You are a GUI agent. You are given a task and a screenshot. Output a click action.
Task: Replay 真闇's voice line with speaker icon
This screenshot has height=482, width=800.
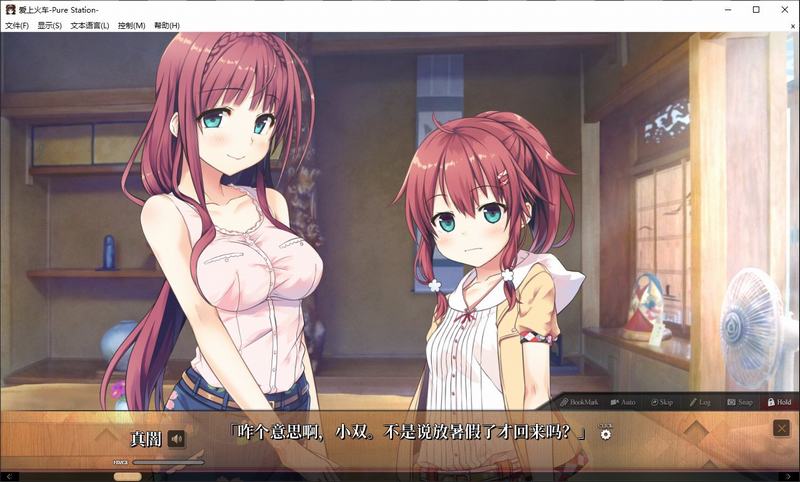tap(177, 438)
